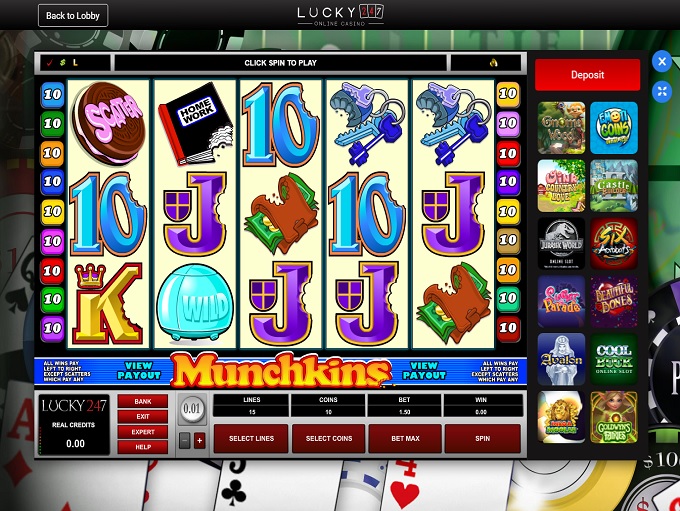Screen dimensions: 680x511
Task: Click the 0.01 coin value chip
Action: click(191, 410)
